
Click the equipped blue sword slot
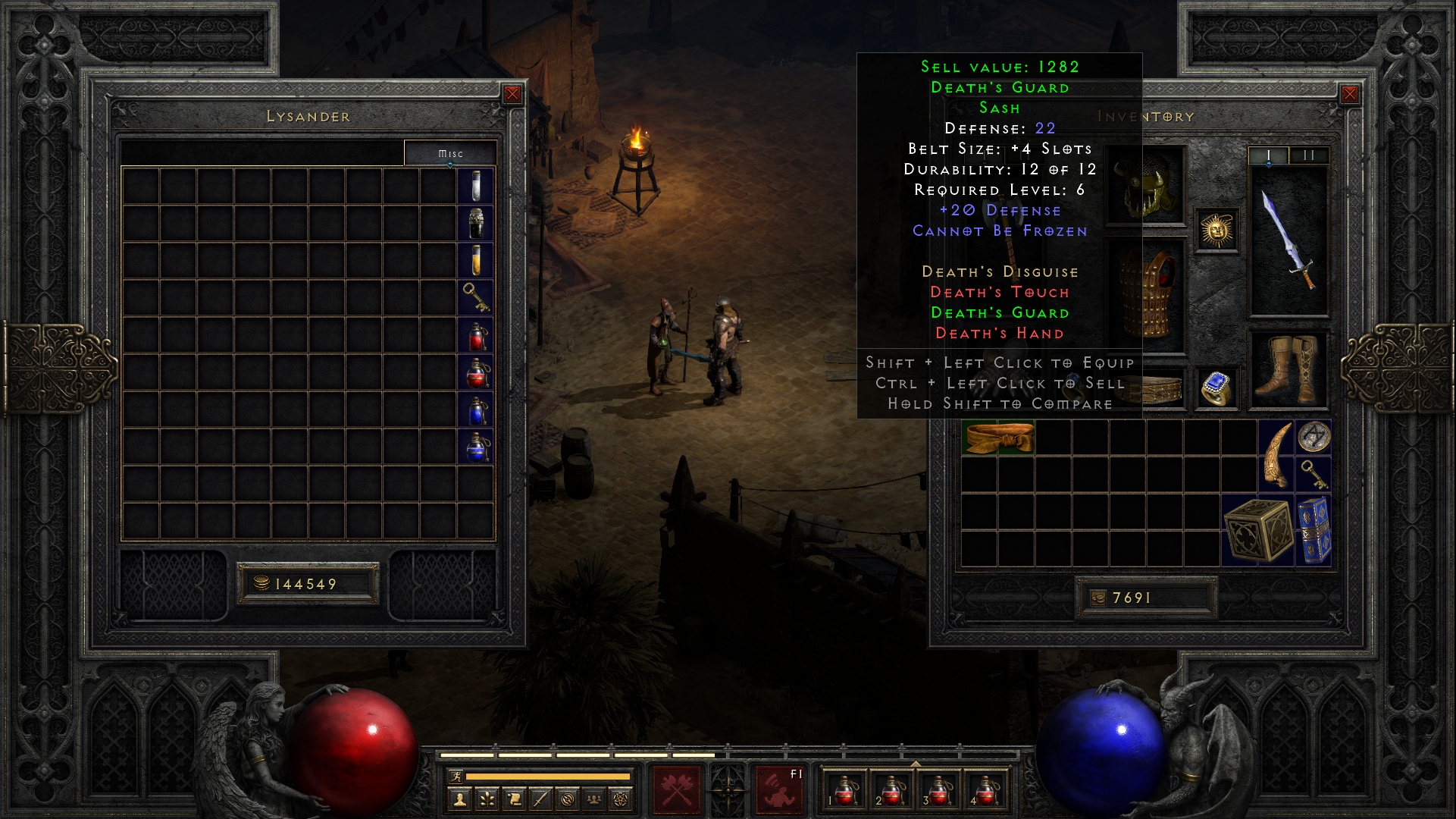pyautogui.click(x=1288, y=240)
